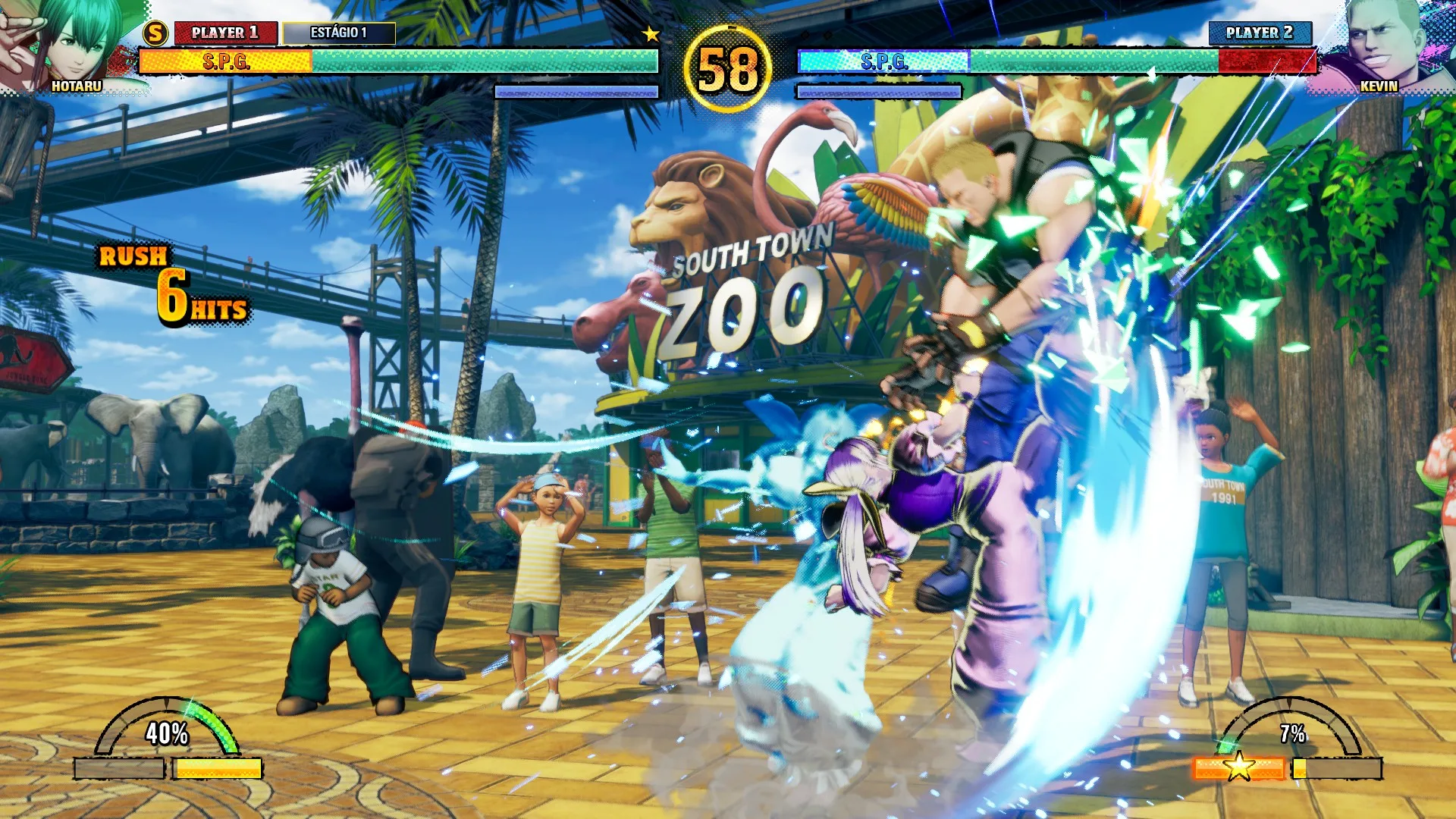Click the Estágio 1 stage label
The image size is (1456, 819).
click(339, 33)
